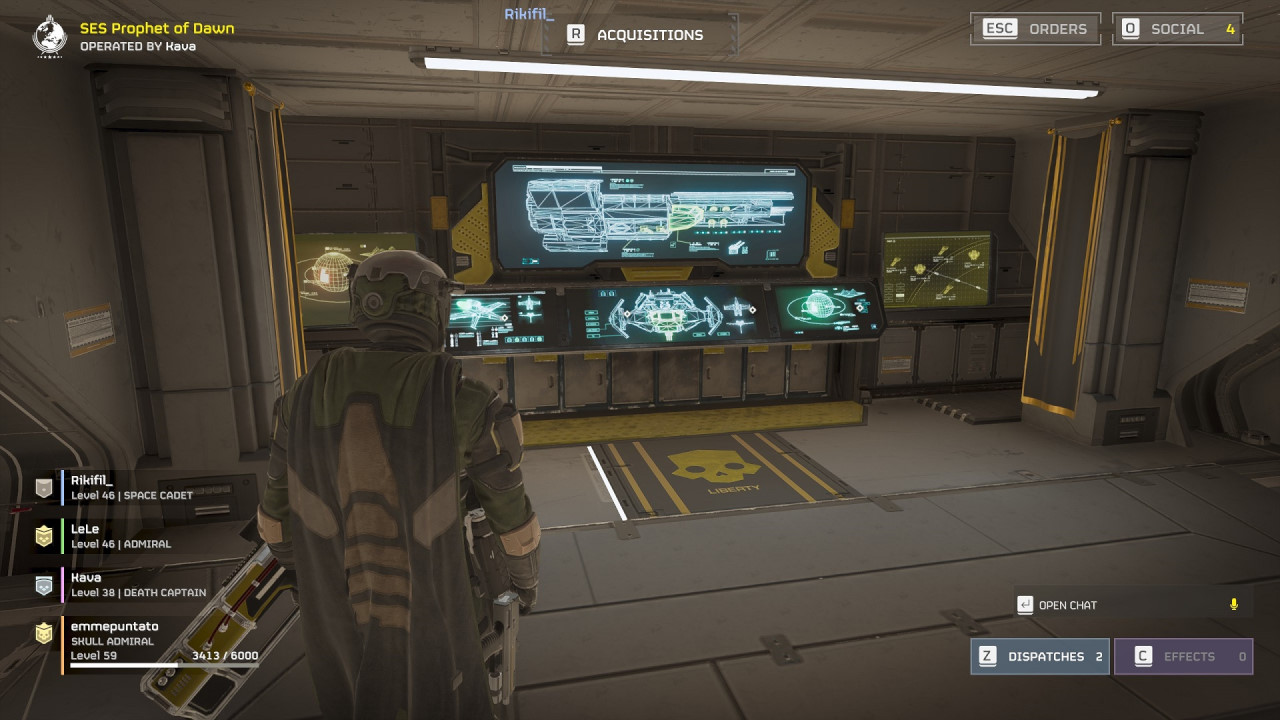Open the Orders menu
The image size is (1280, 720).
tap(1035, 29)
